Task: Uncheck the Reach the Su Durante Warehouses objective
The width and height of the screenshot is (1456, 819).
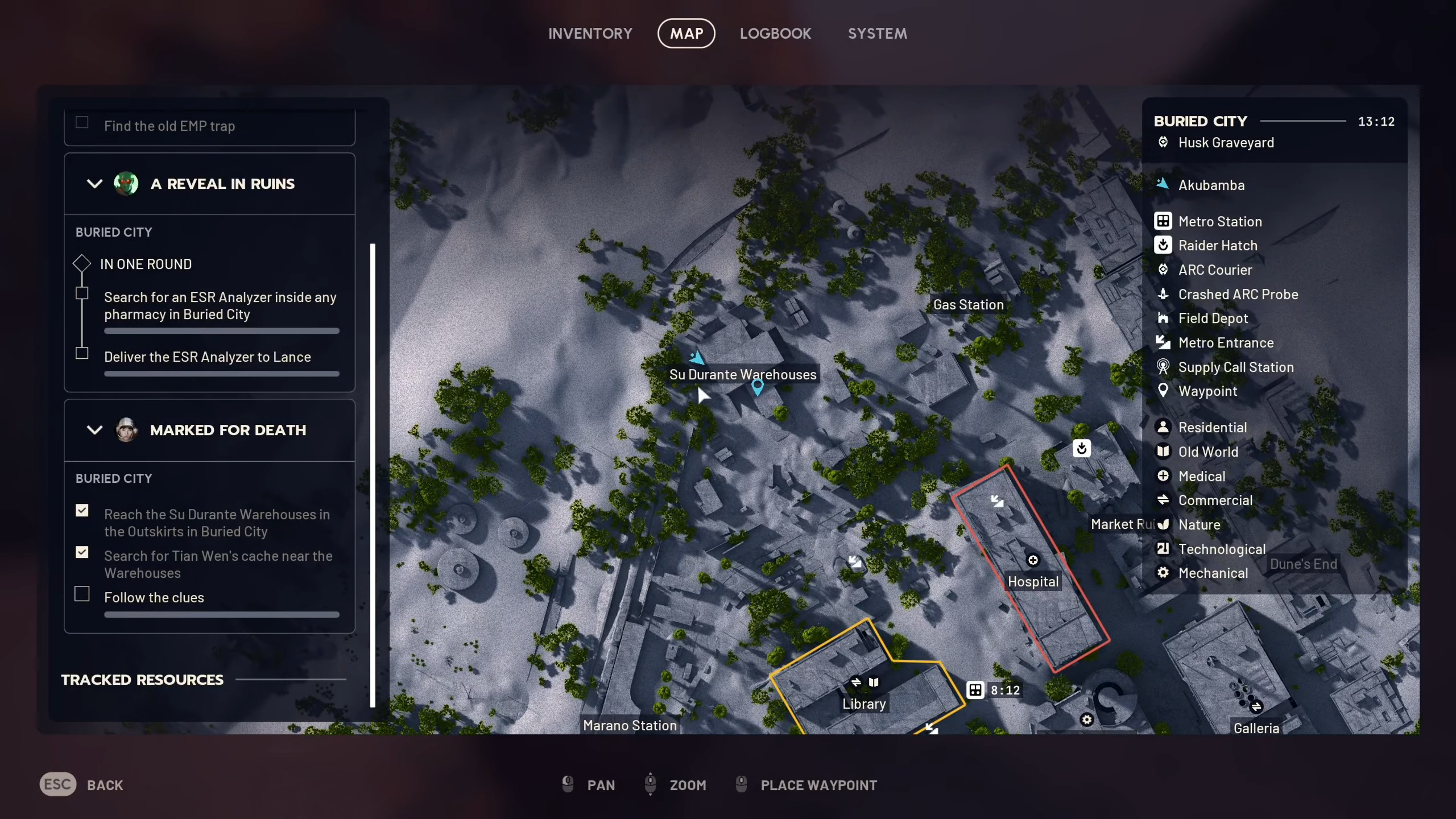Action: point(82,510)
